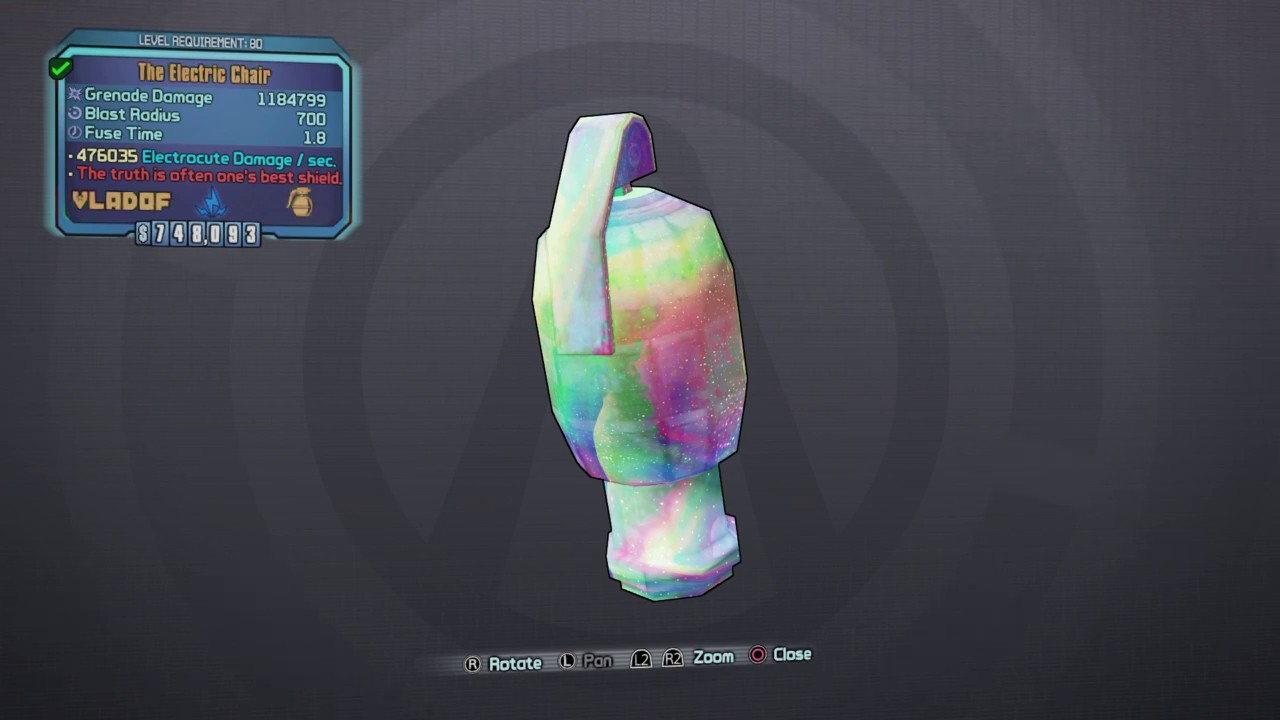The height and width of the screenshot is (720, 1280).
Task: Click the flavor text best shield line
Action: click(208, 177)
